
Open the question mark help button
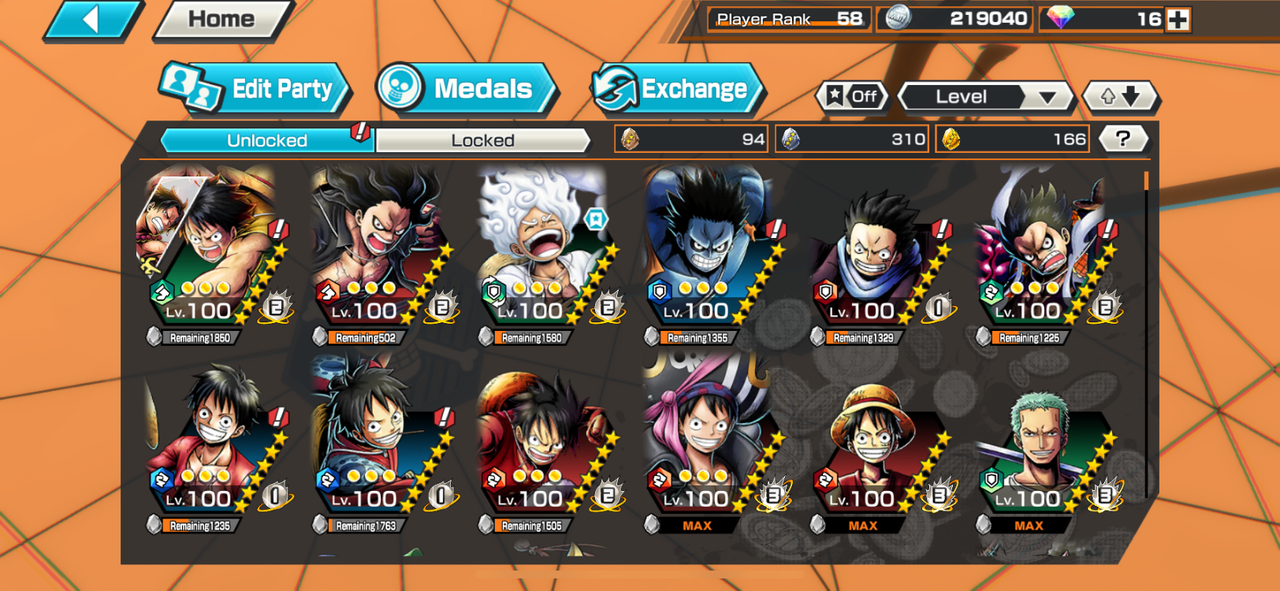click(x=1122, y=139)
